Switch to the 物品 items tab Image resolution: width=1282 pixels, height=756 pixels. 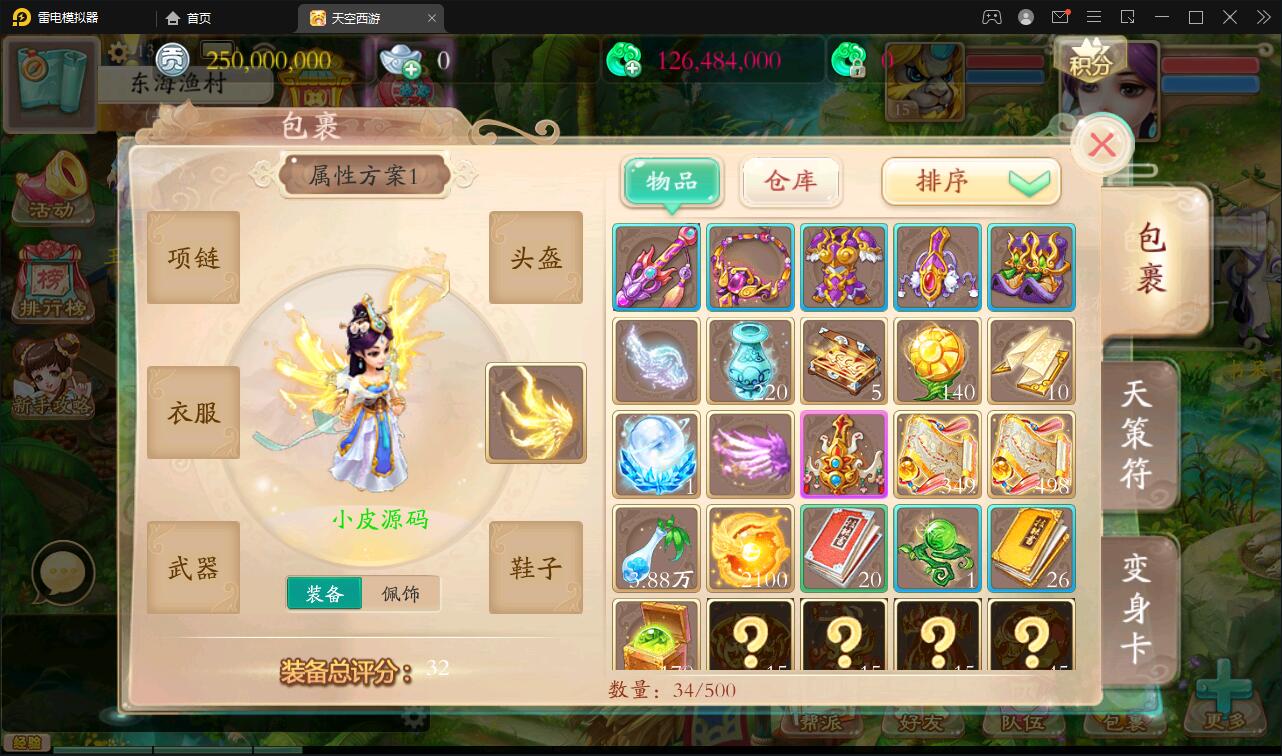click(671, 182)
